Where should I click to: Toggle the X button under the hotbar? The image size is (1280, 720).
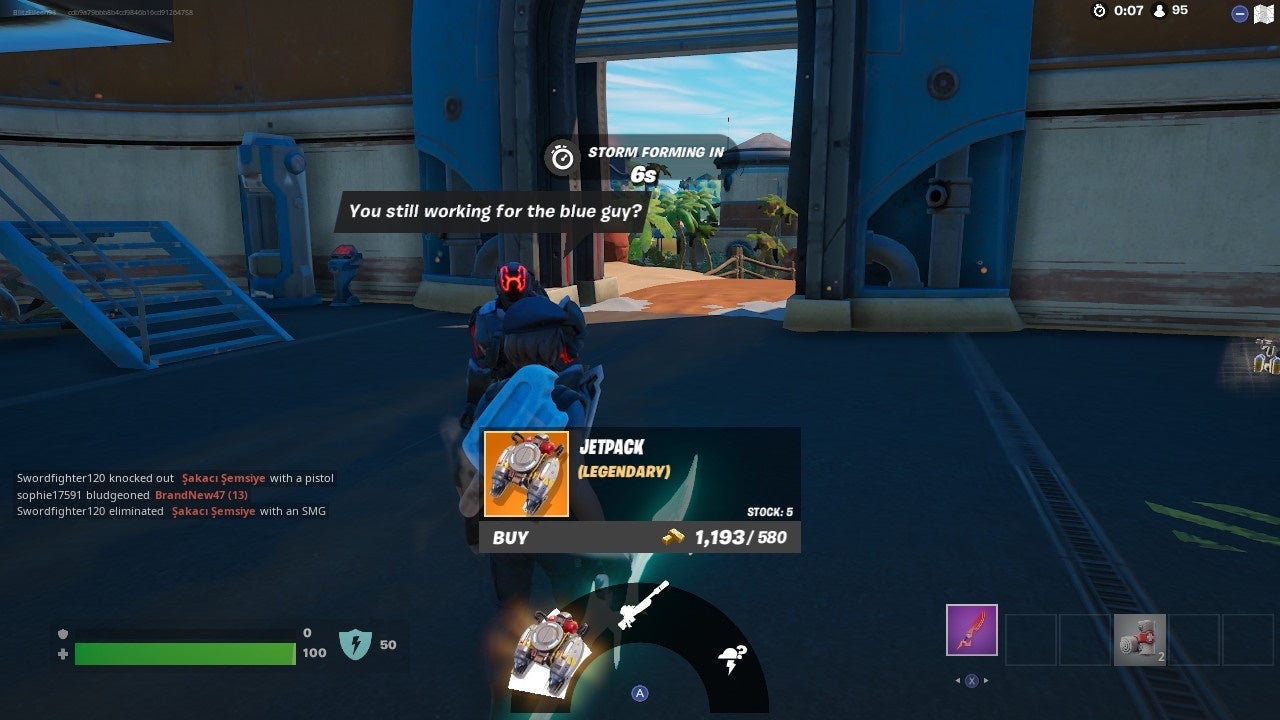point(971,680)
